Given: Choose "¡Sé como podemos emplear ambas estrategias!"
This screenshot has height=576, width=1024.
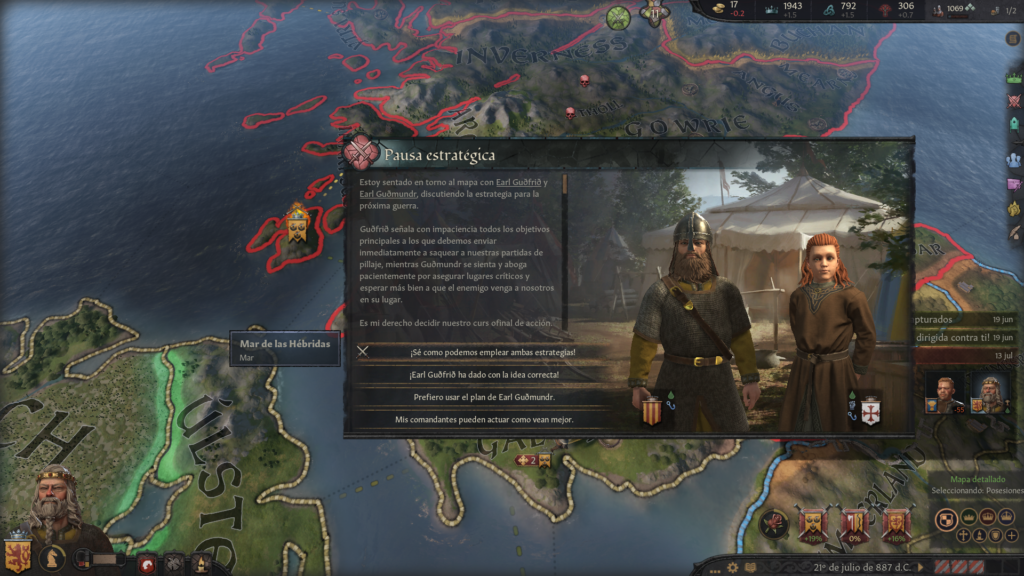Looking at the screenshot, I should (x=484, y=352).
